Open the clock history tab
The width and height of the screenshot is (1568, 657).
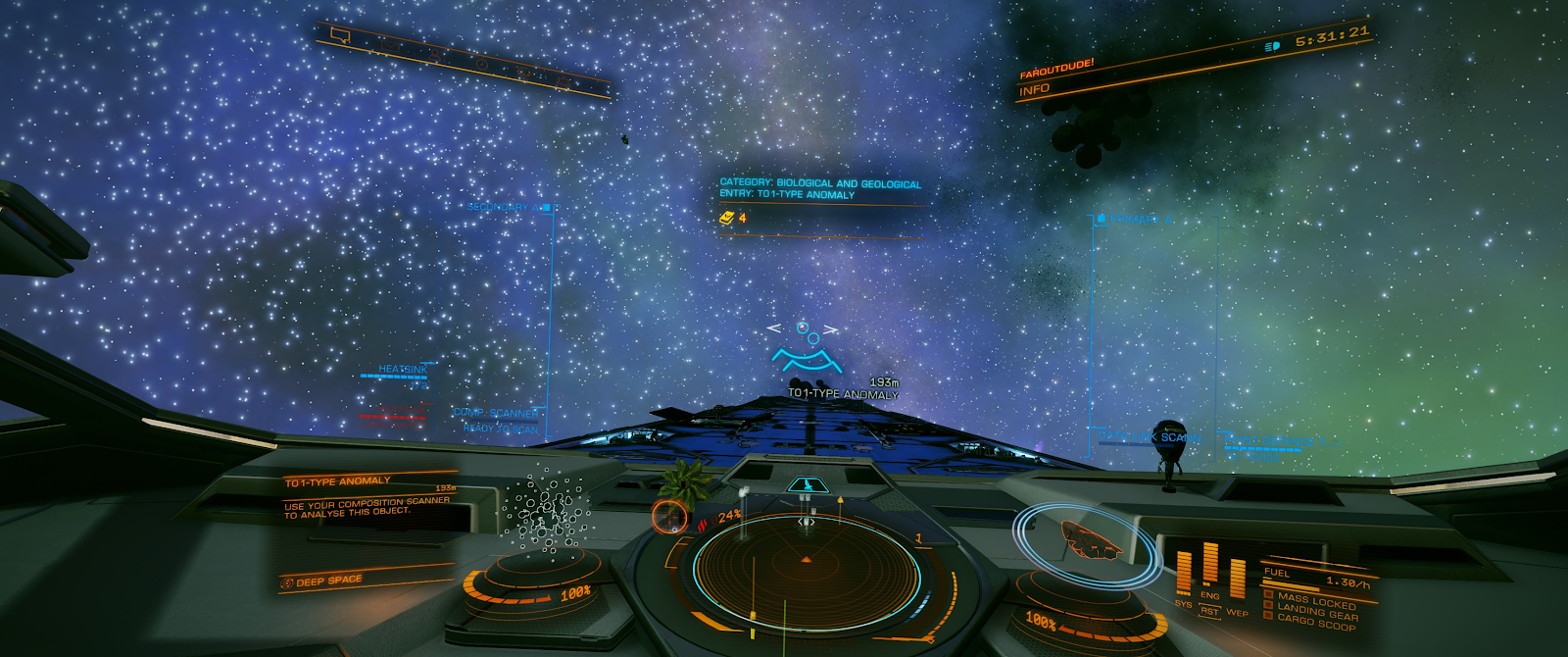(482, 64)
